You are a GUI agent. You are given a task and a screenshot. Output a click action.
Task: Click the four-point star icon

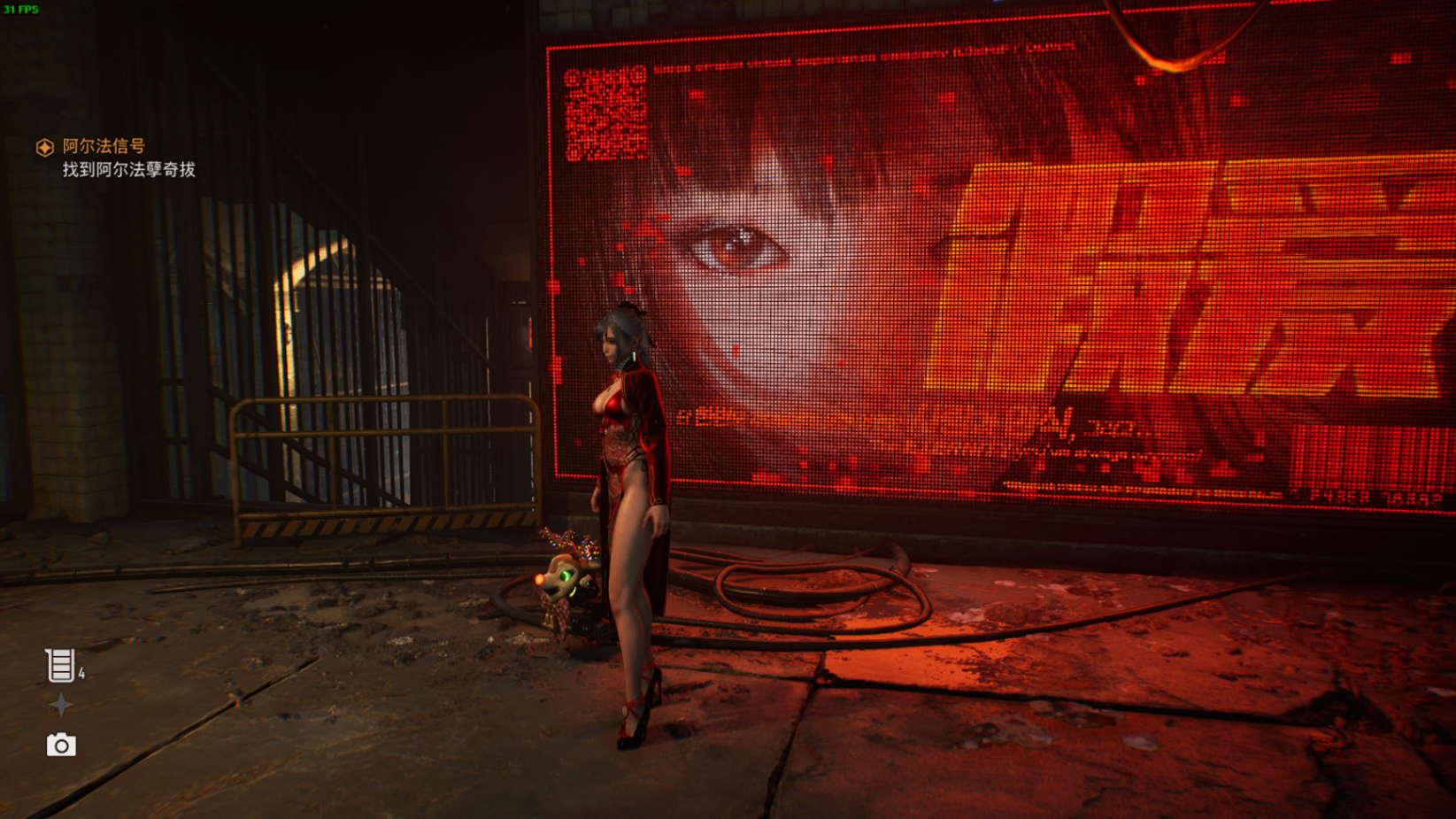click(61, 705)
